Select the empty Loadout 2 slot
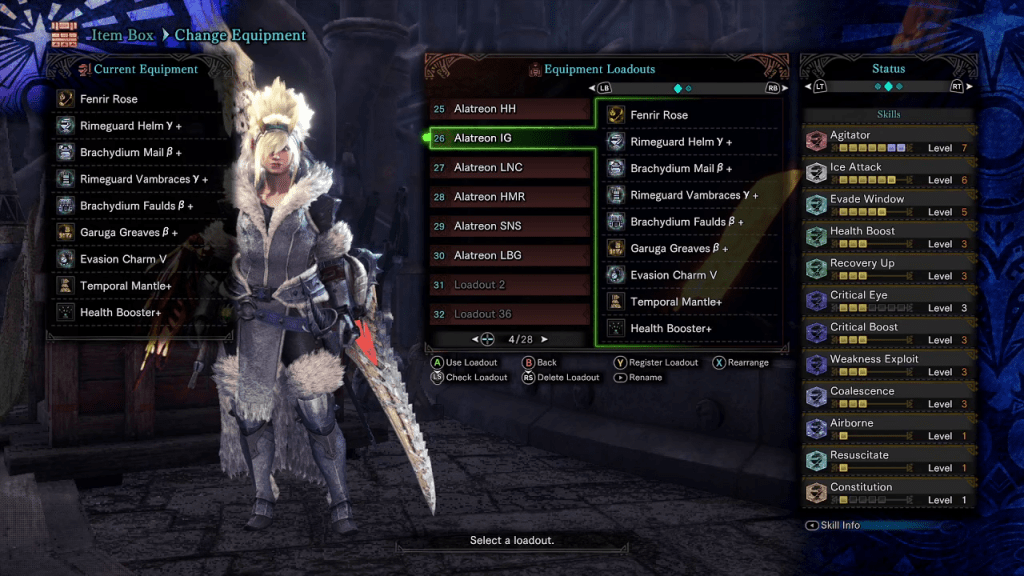 coord(510,285)
